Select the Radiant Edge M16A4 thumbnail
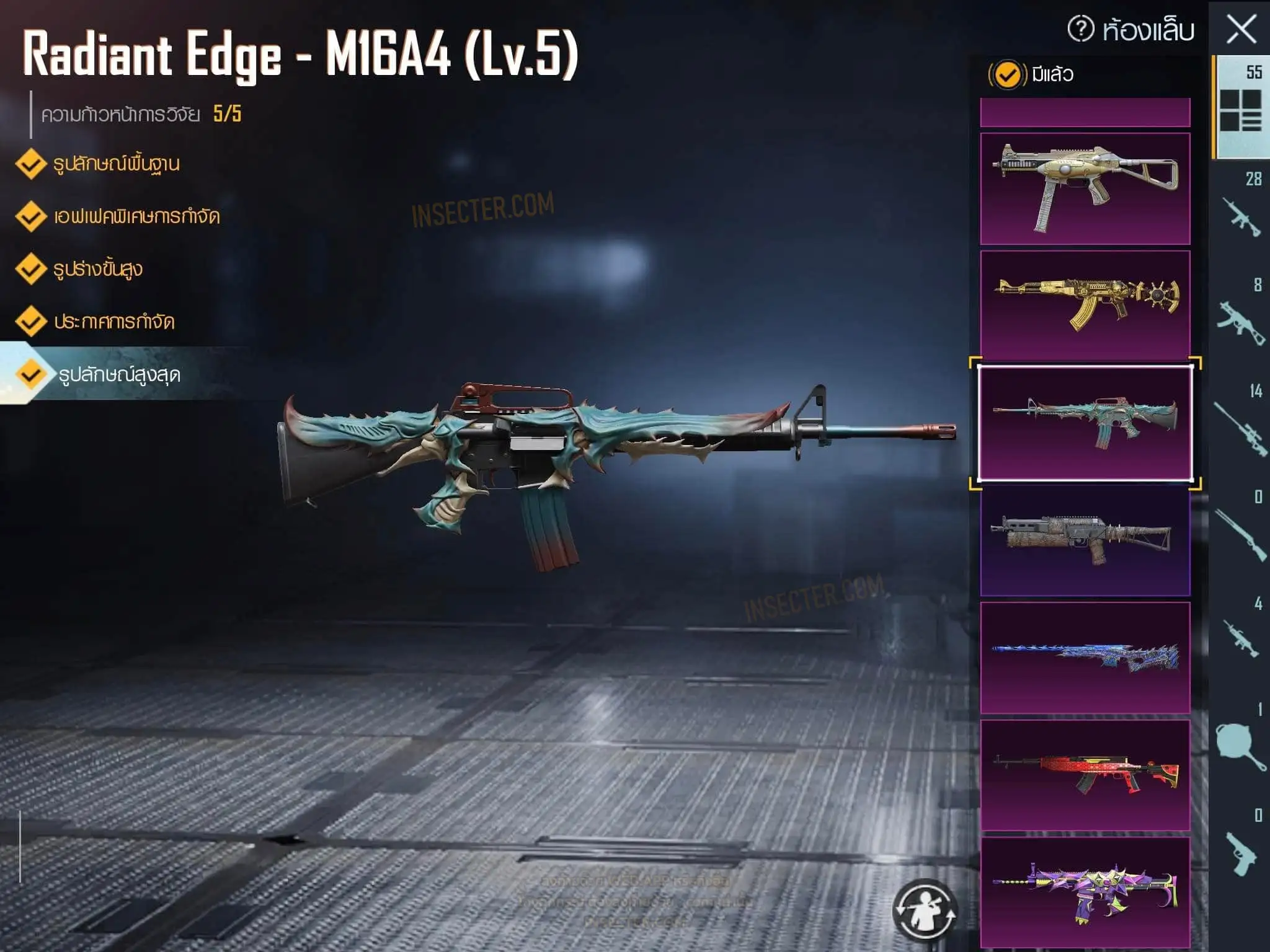The height and width of the screenshot is (952, 1270). (1085, 423)
